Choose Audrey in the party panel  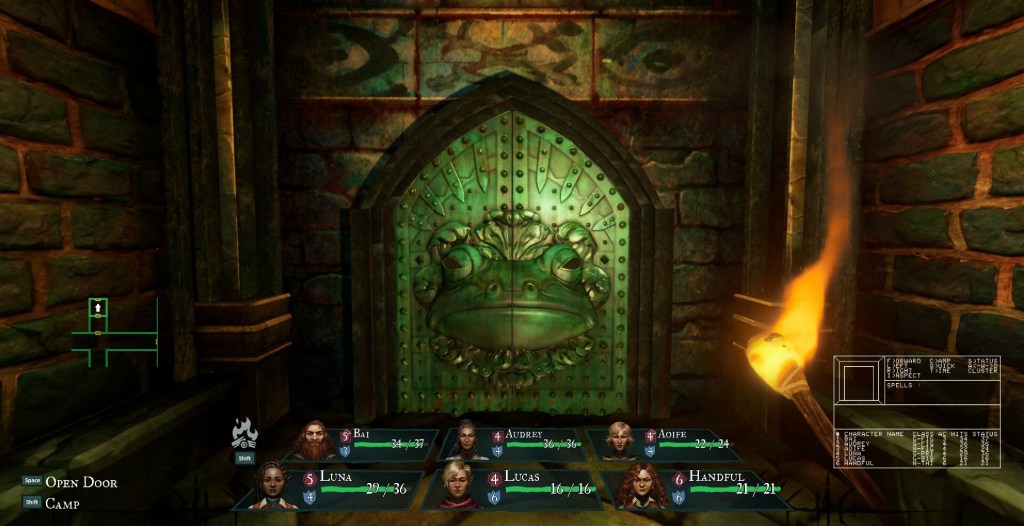(466, 440)
